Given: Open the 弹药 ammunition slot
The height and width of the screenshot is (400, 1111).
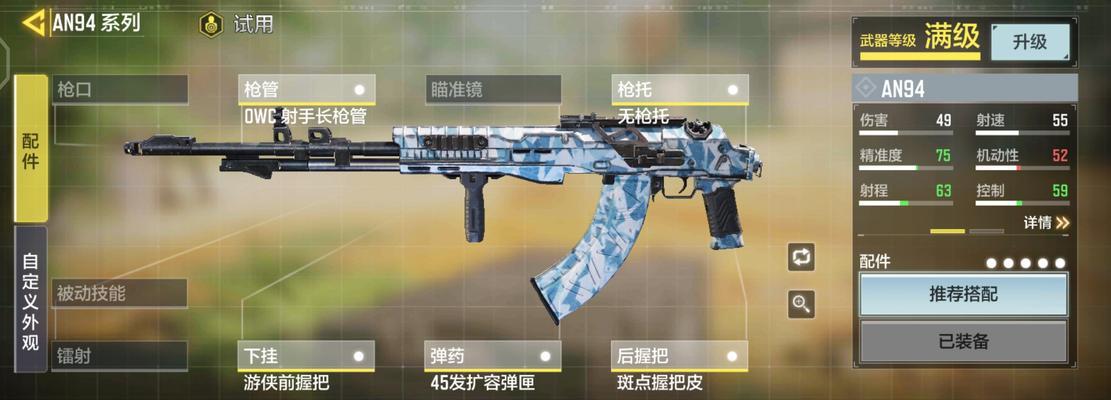Looking at the screenshot, I should (x=492, y=355).
